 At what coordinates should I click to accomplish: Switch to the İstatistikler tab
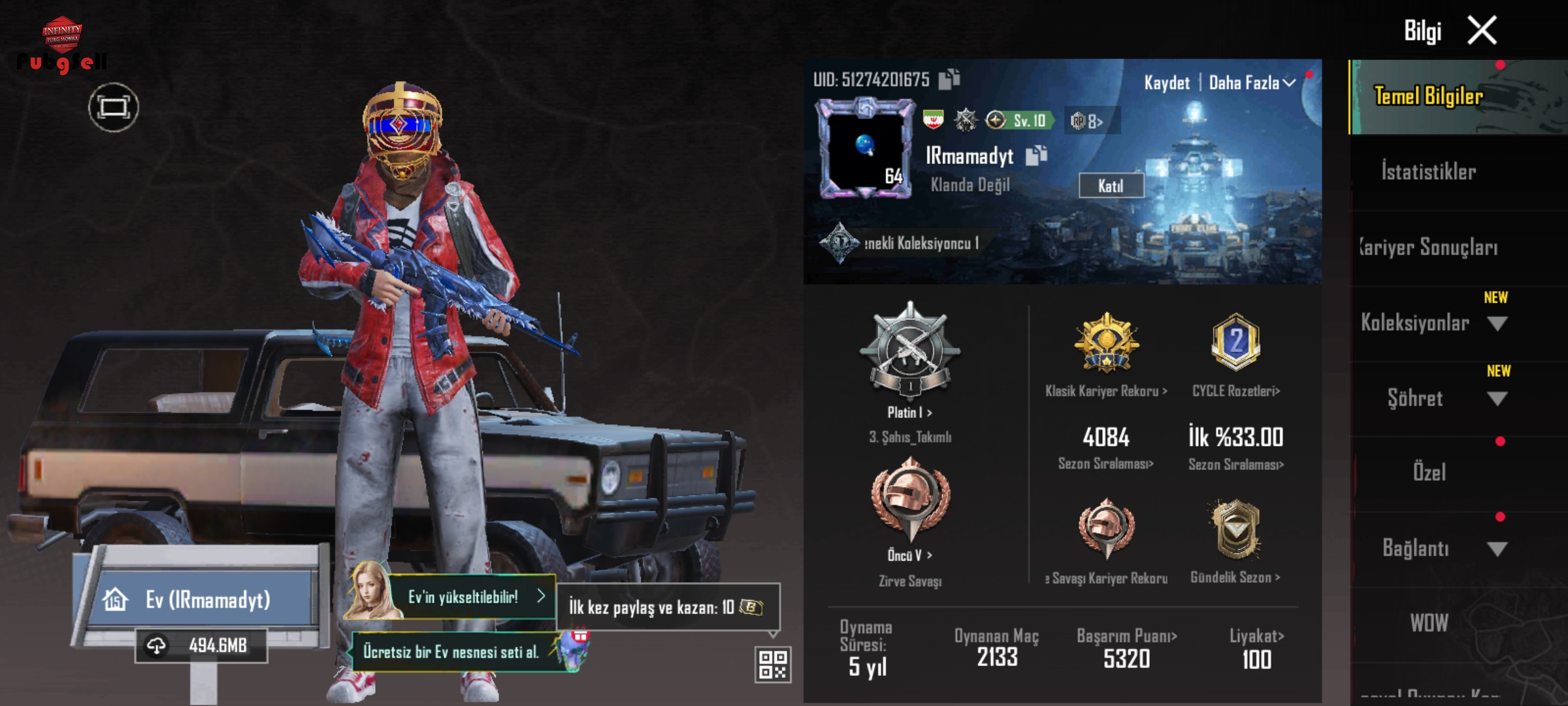tap(1428, 172)
